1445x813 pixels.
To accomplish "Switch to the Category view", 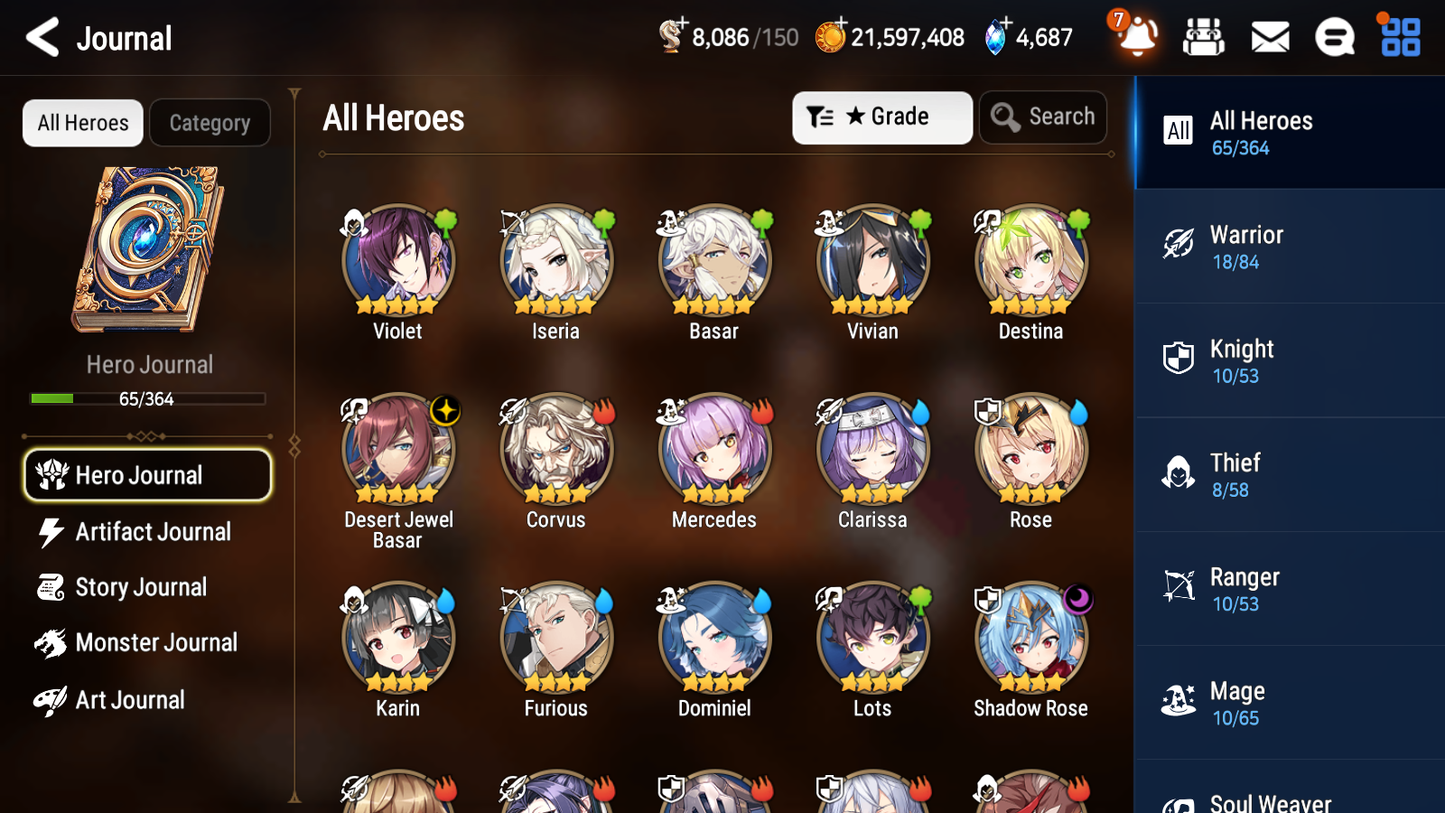I will coord(210,122).
